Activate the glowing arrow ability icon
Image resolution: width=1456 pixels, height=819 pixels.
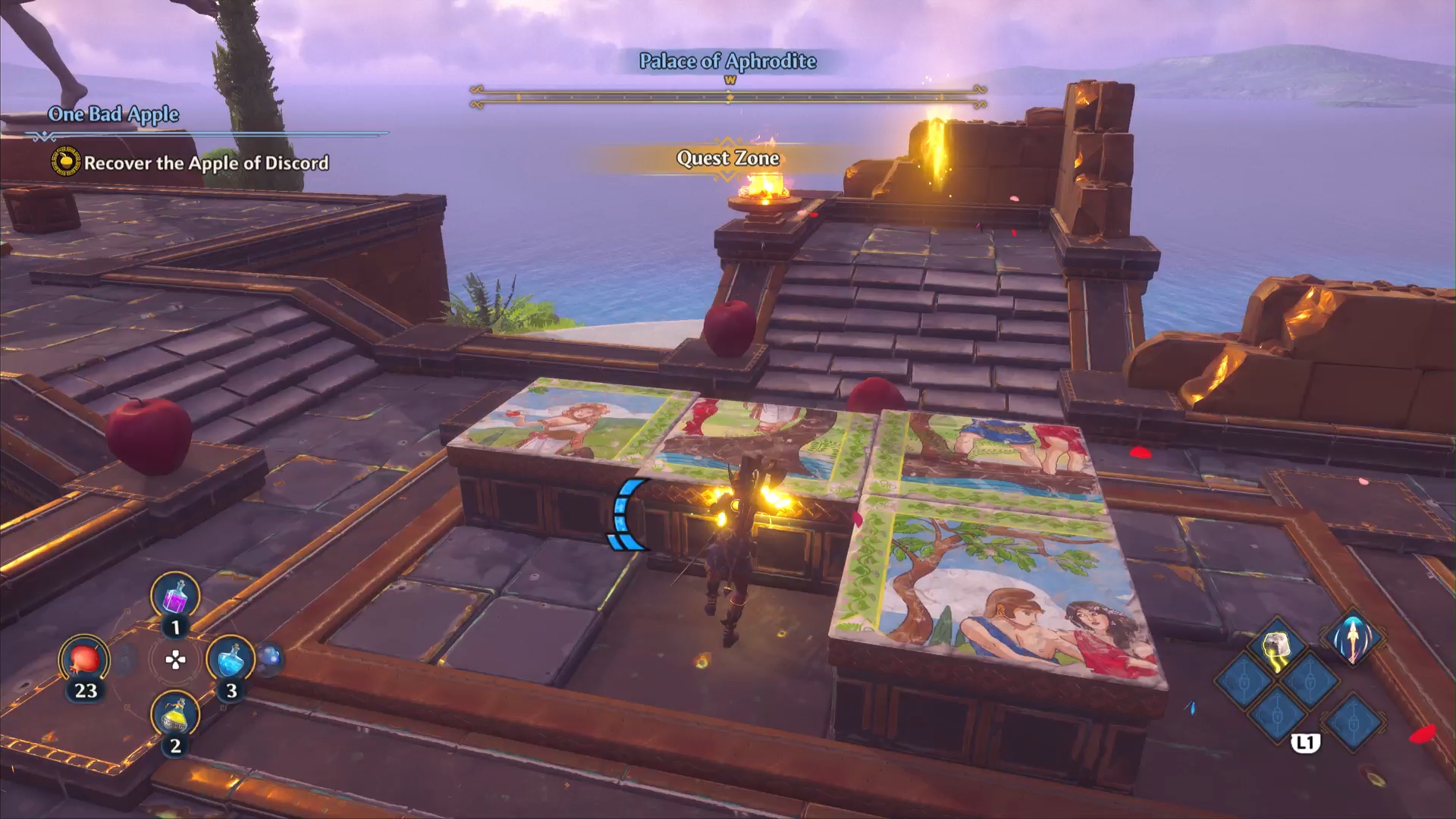[1353, 637]
